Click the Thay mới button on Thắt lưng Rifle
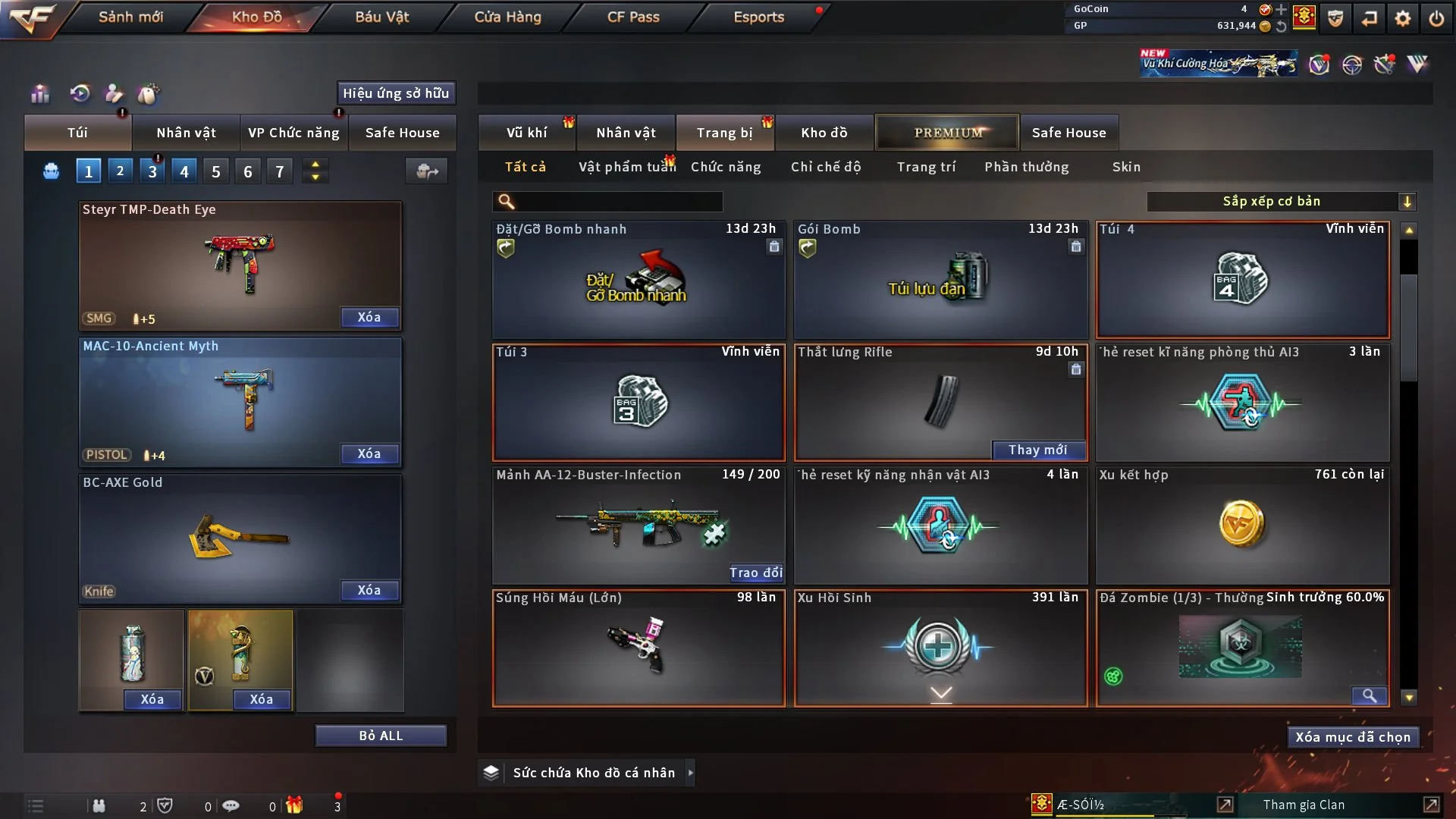This screenshot has height=819, width=1456. coord(1038,450)
